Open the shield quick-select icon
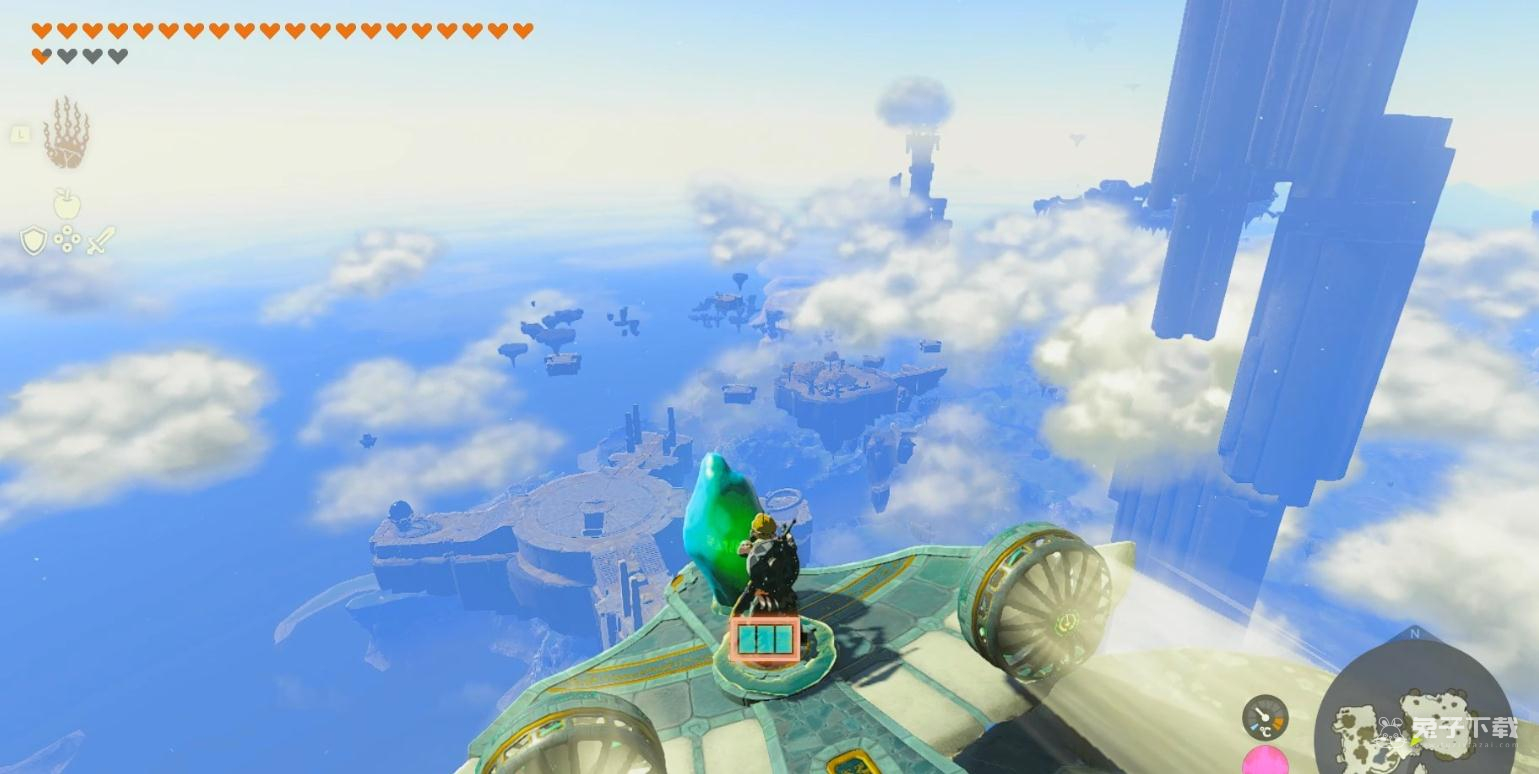The width and height of the screenshot is (1539, 774). (34, 240)
